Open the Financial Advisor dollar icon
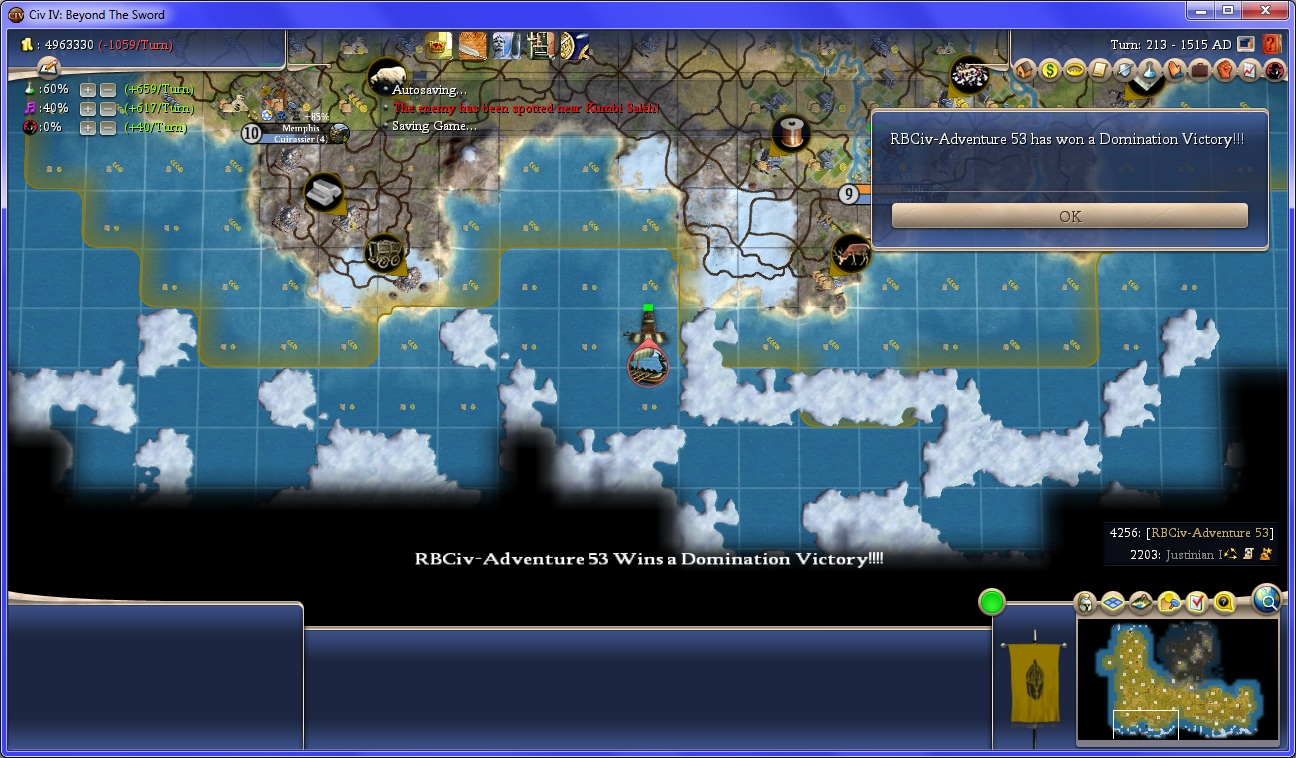1296x758 pixels. (1049, 70)
